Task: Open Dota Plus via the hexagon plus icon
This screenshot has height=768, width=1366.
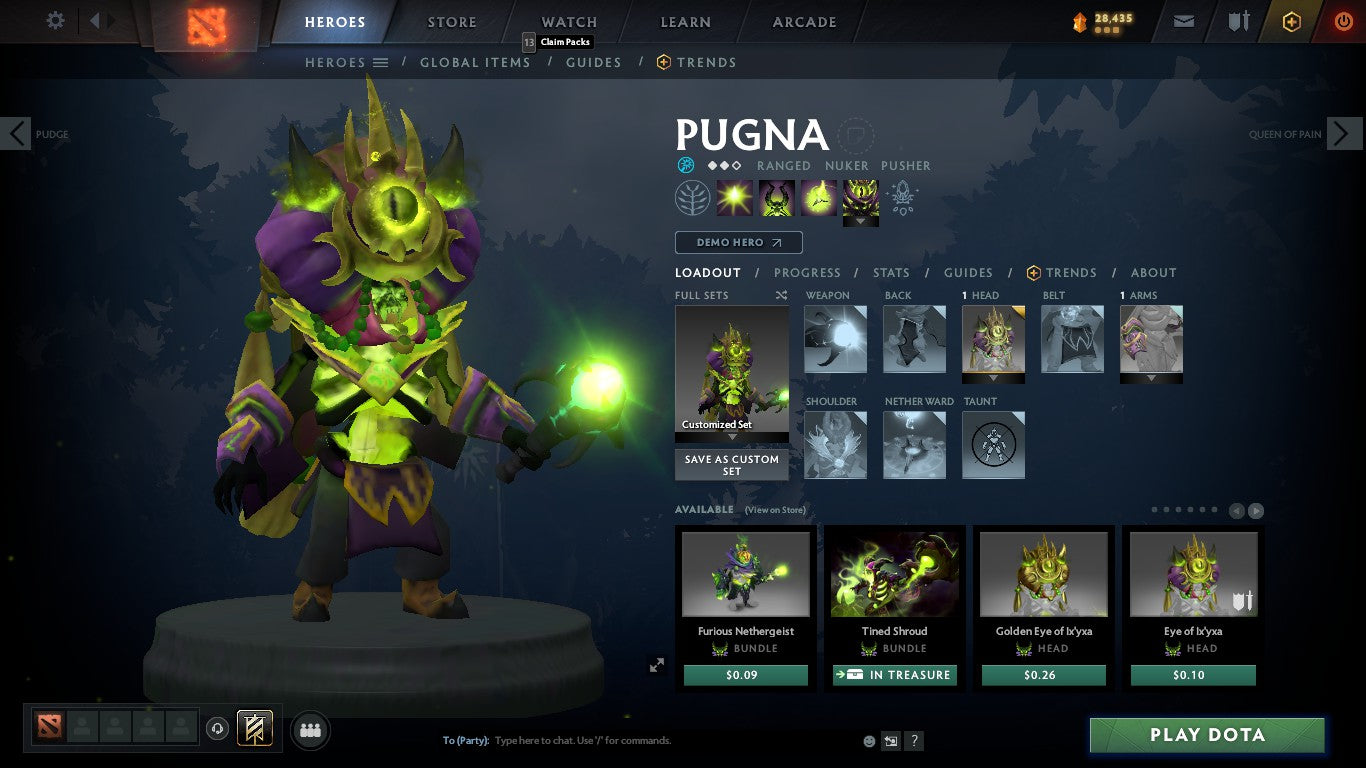Action: click(1293, 19)
